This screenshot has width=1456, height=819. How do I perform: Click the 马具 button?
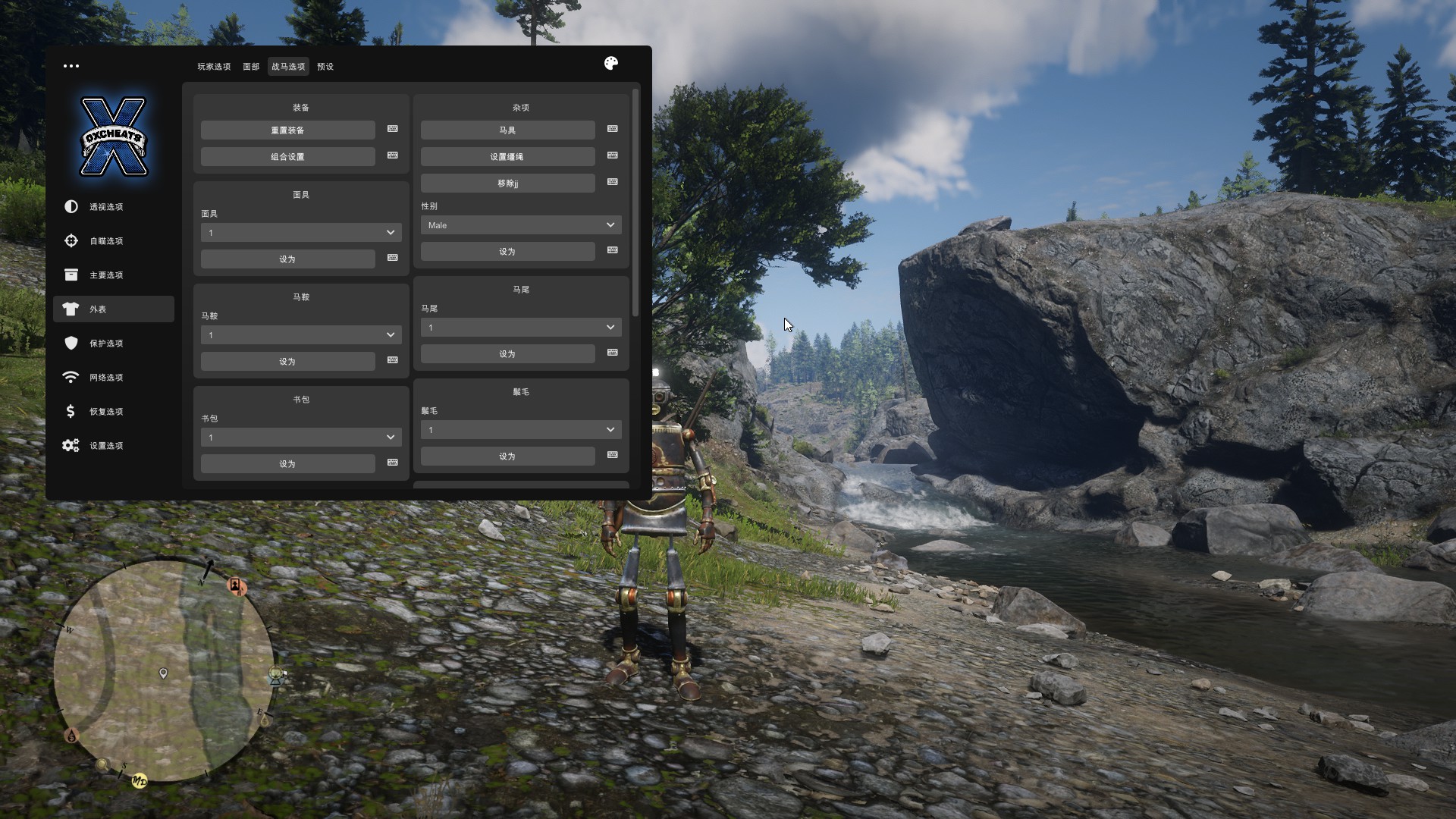pyautogui.click(x=507, y=130)
